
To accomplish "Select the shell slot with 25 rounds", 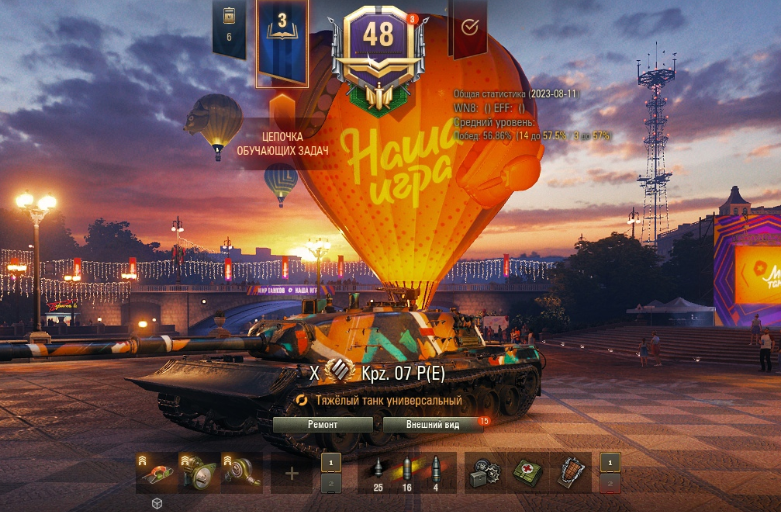I will tap(378, 473).
